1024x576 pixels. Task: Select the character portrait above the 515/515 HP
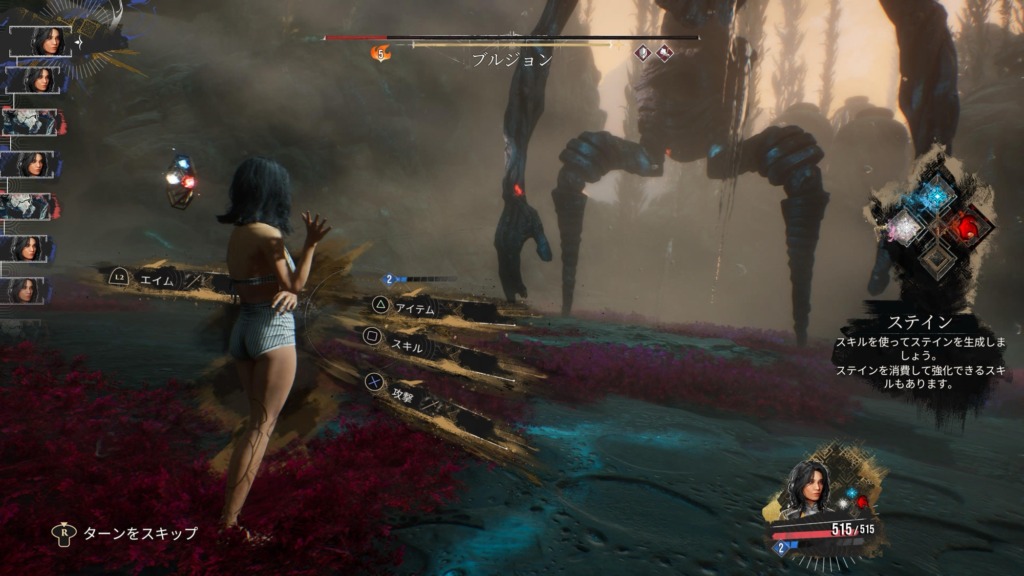pos(806,490)
